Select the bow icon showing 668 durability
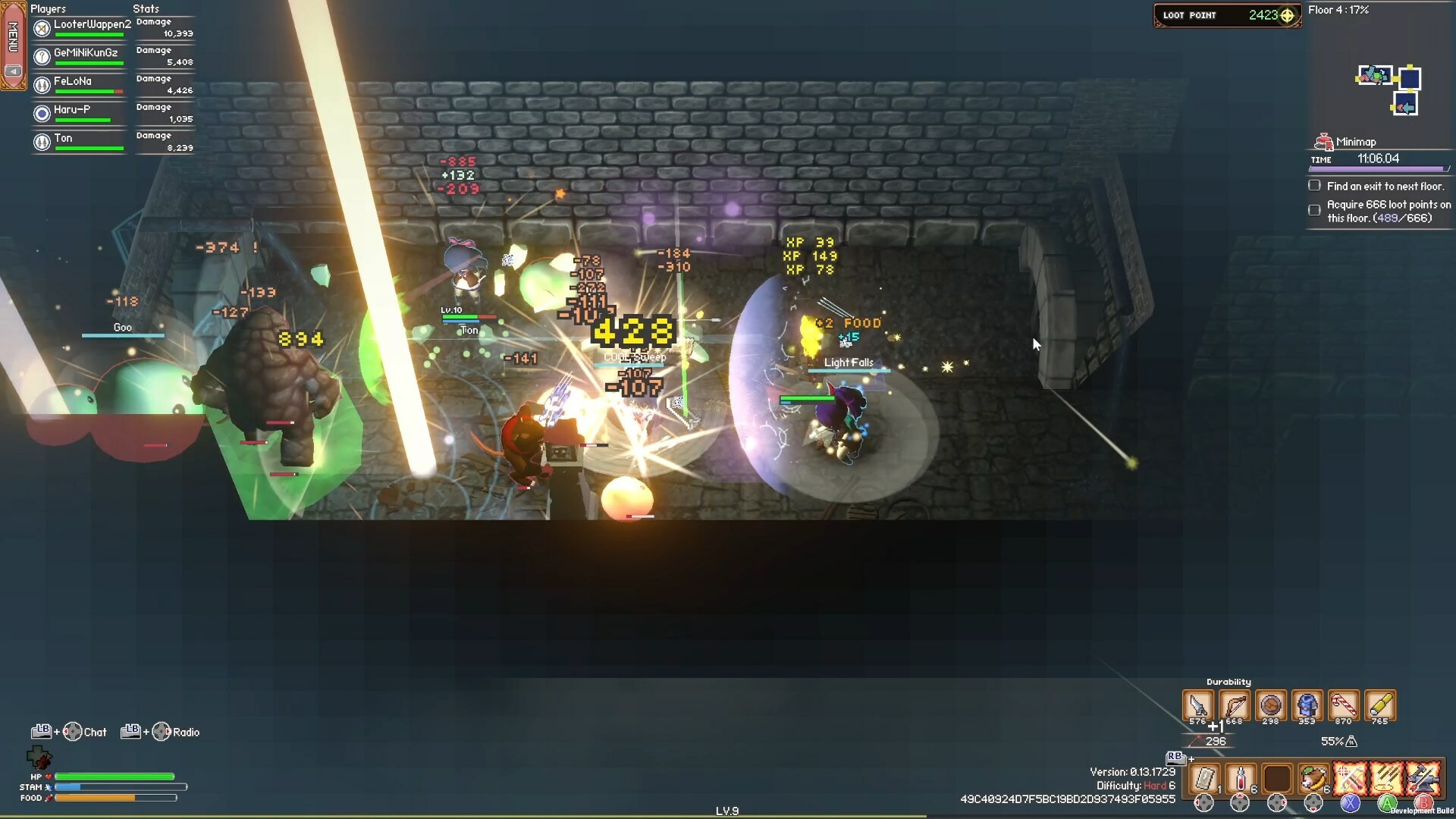 (x=1234, y=705)
